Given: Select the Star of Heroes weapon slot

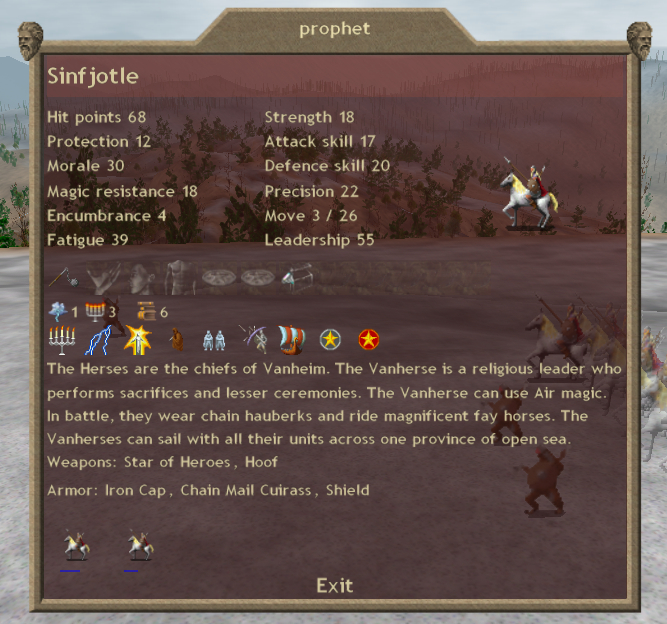Looking at the screenshot, I should point(62,277).
